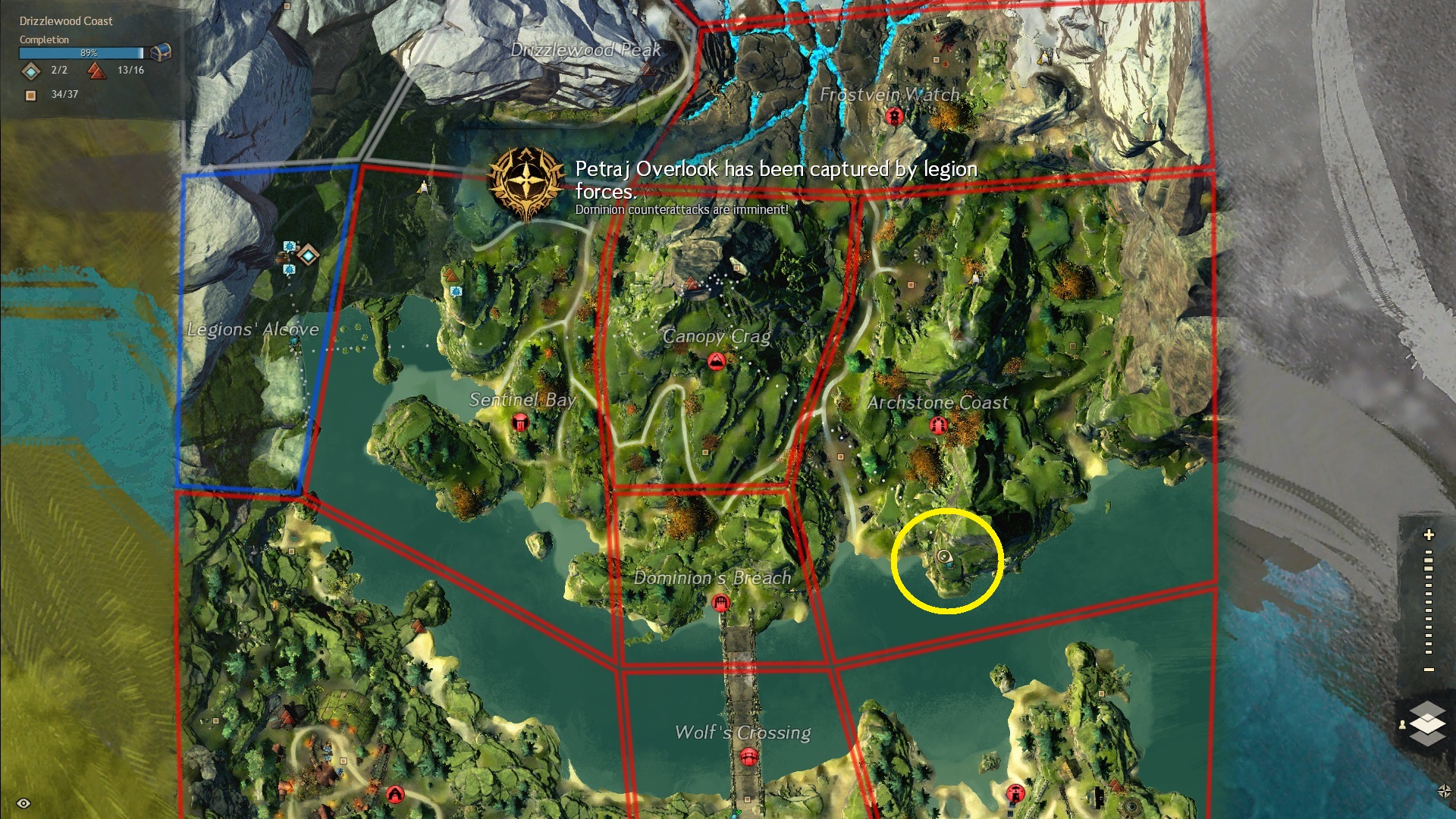The width and height of the screenshot is (1456, 819).
Task: Click the Legions' Alcove point of interest diamond
Action: click(x=308, y=255)
